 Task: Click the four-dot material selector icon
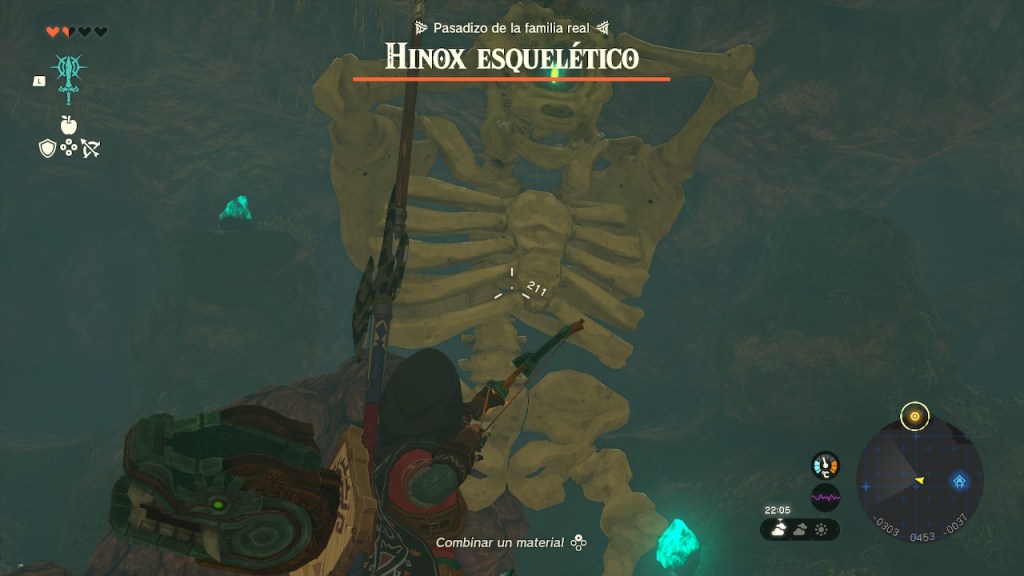pos(69,148)
